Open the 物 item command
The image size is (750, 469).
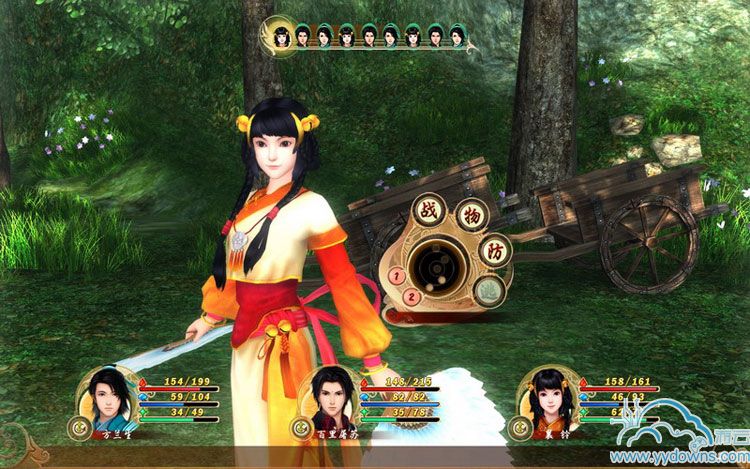coord(469,214)
